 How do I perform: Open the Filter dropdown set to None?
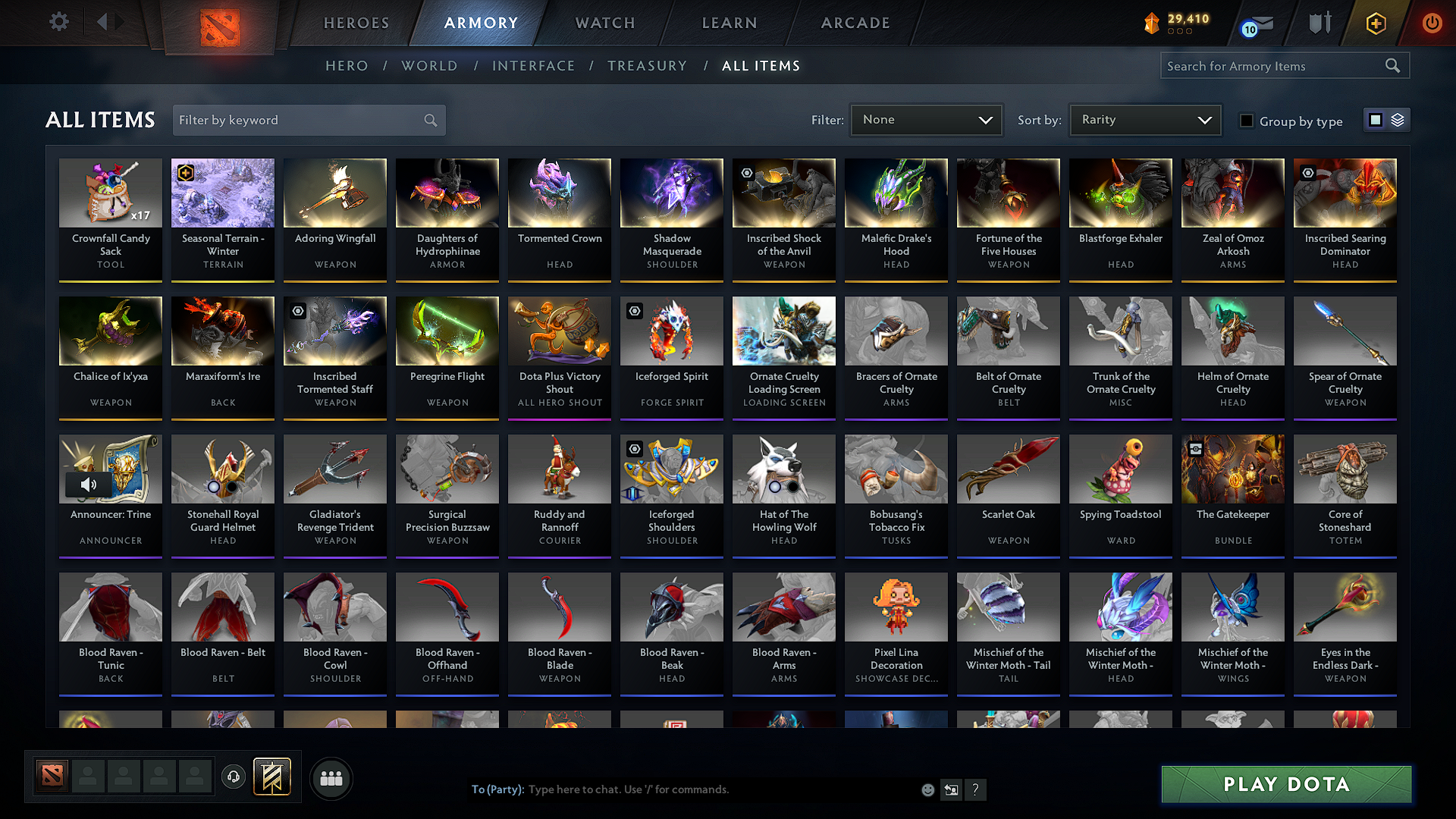(926, 120)
